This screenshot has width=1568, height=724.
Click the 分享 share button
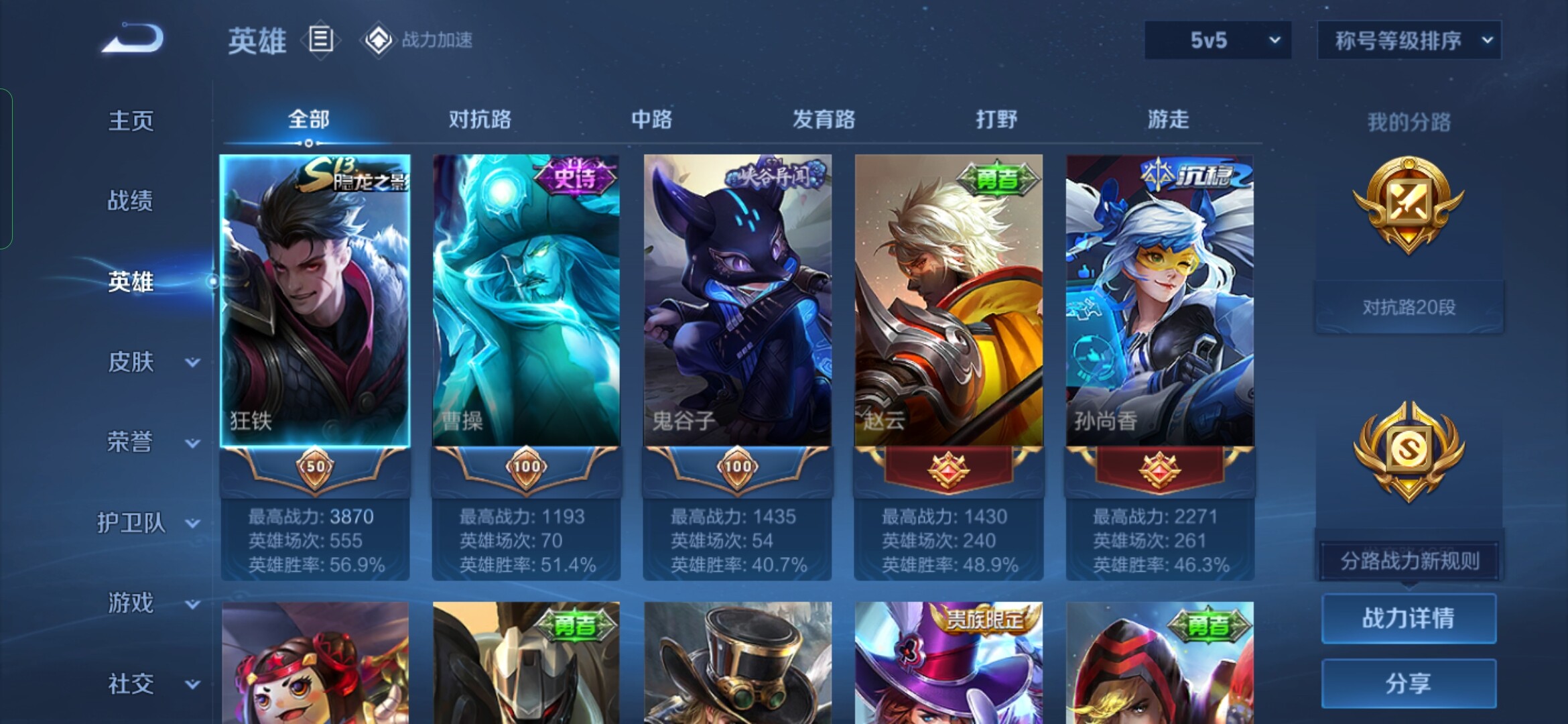click(1409, 683)
